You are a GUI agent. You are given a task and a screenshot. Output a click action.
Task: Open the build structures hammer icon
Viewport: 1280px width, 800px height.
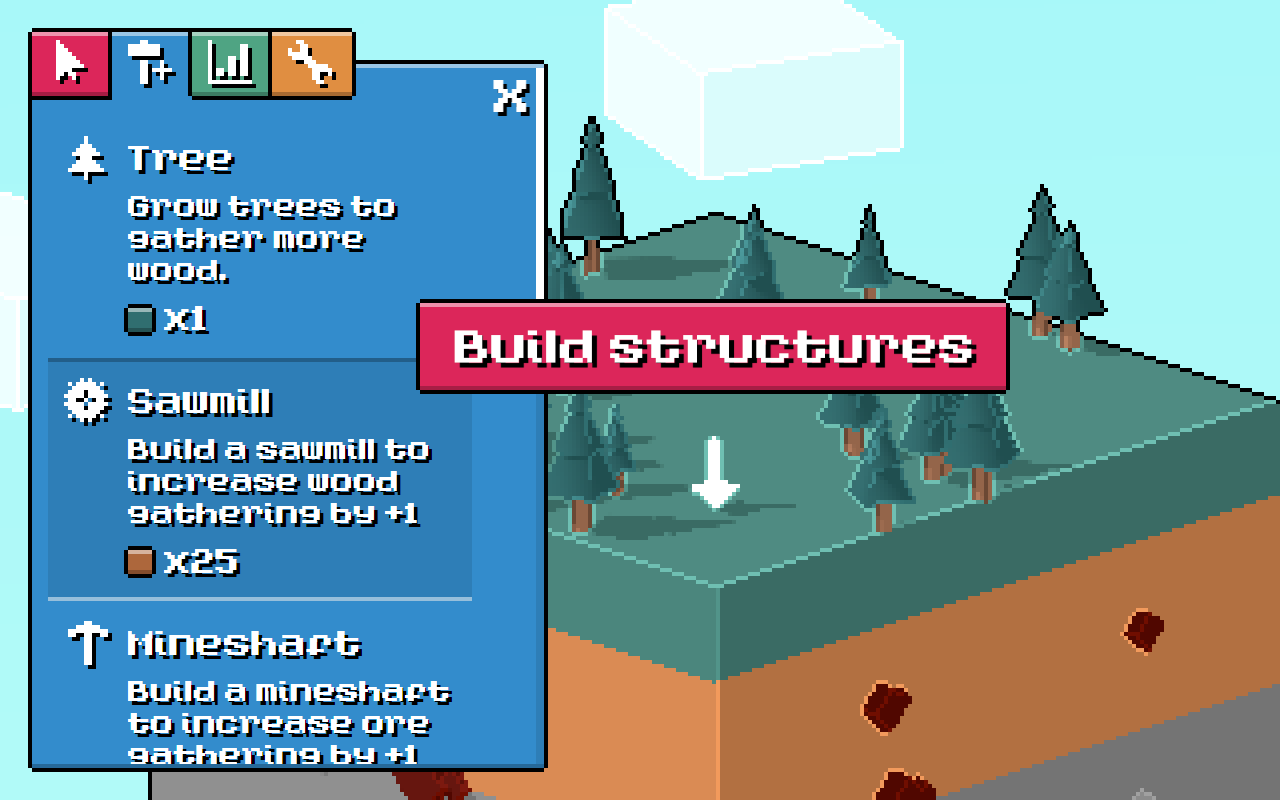click(x=150, y=63)
